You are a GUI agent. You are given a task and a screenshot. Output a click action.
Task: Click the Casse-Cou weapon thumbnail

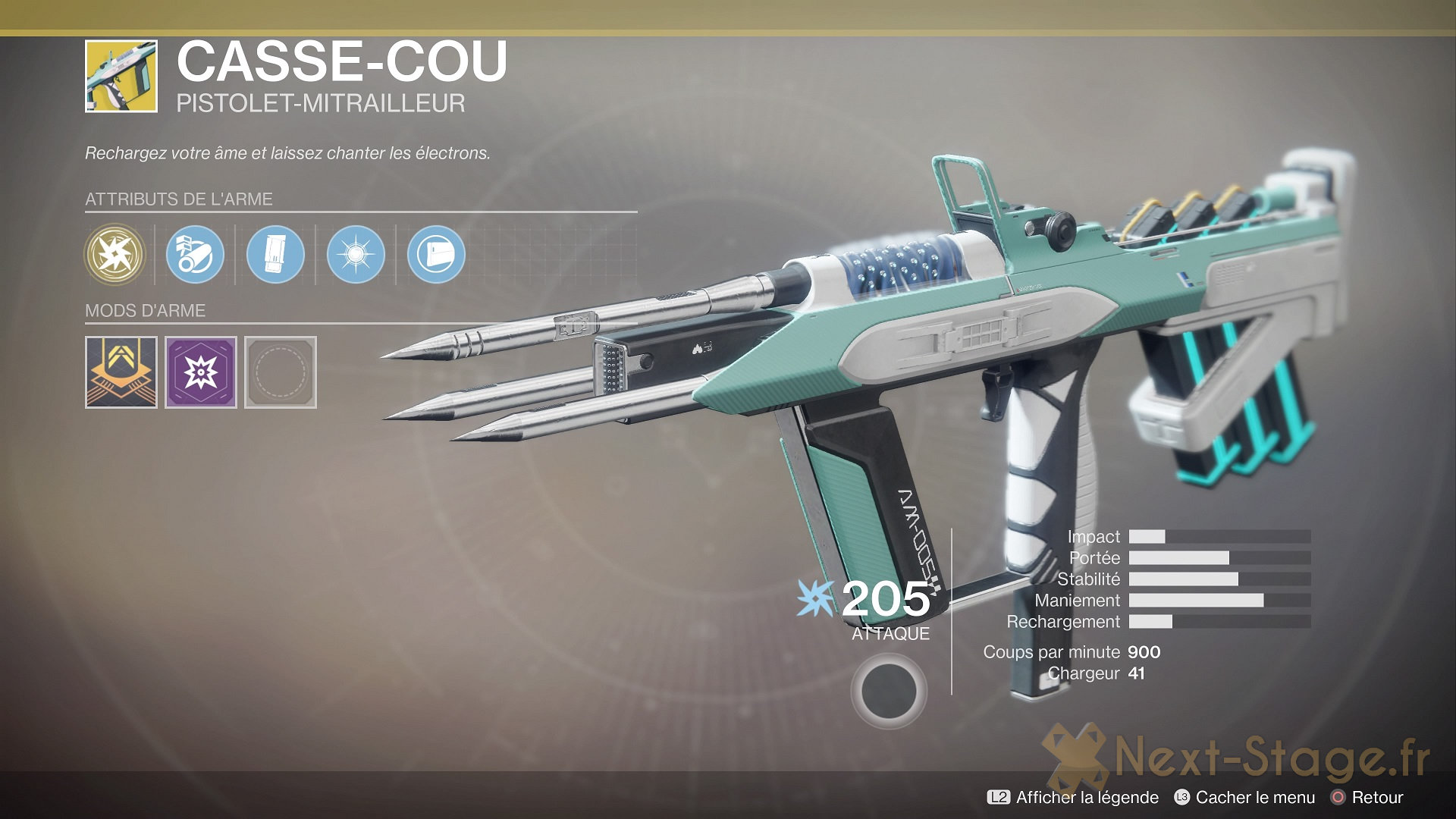[121, 77]
